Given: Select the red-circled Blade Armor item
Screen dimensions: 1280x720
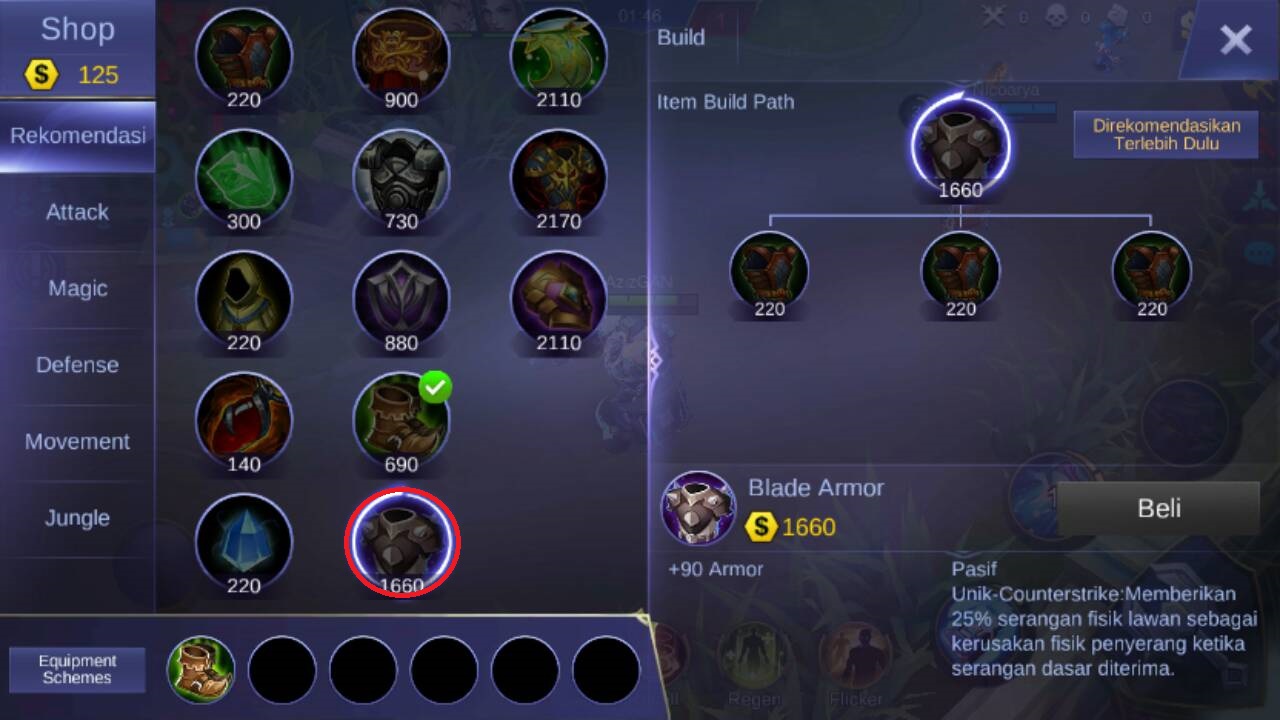Looking at the screenshot, I should [x=402, y=541].
